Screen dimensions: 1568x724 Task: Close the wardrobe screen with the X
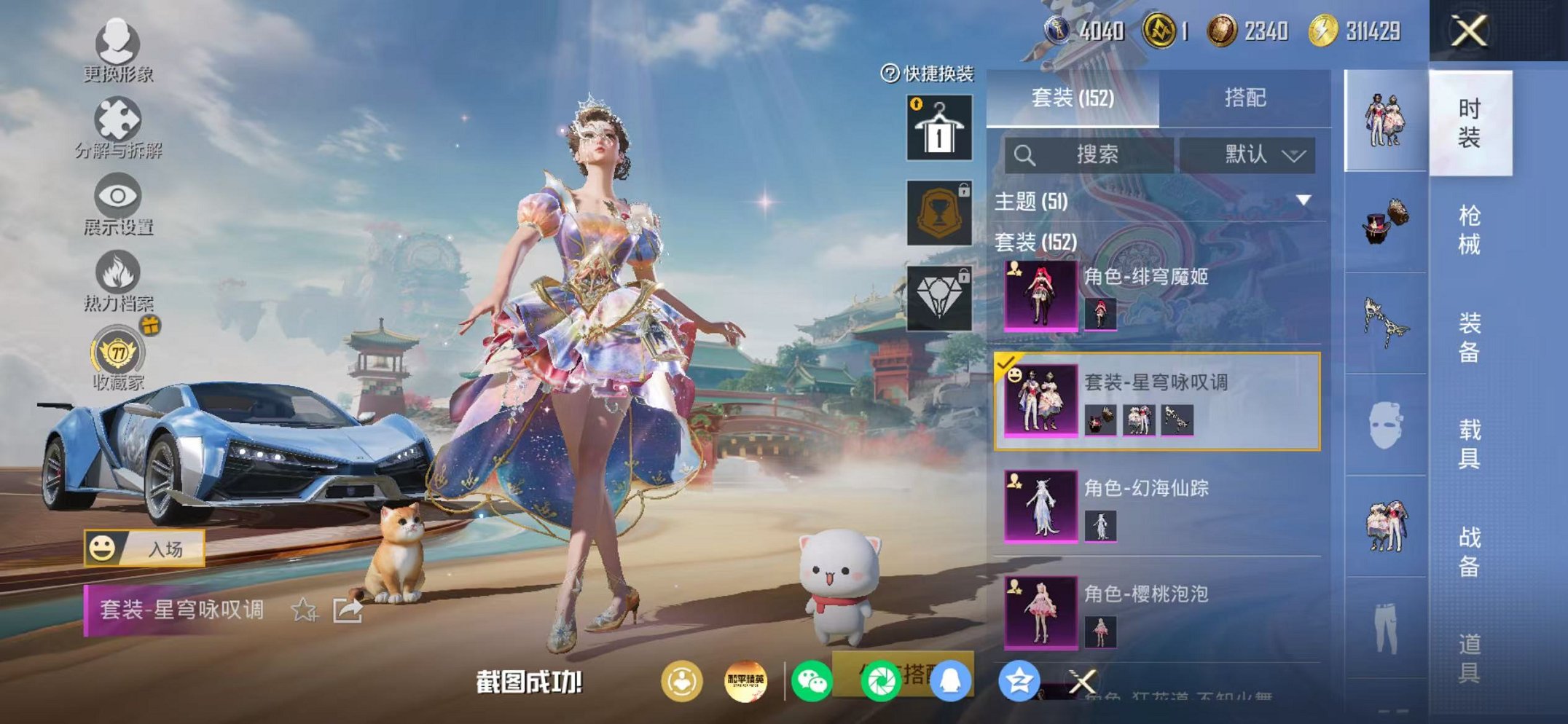pyautogui.click(x=1469, y=31)
